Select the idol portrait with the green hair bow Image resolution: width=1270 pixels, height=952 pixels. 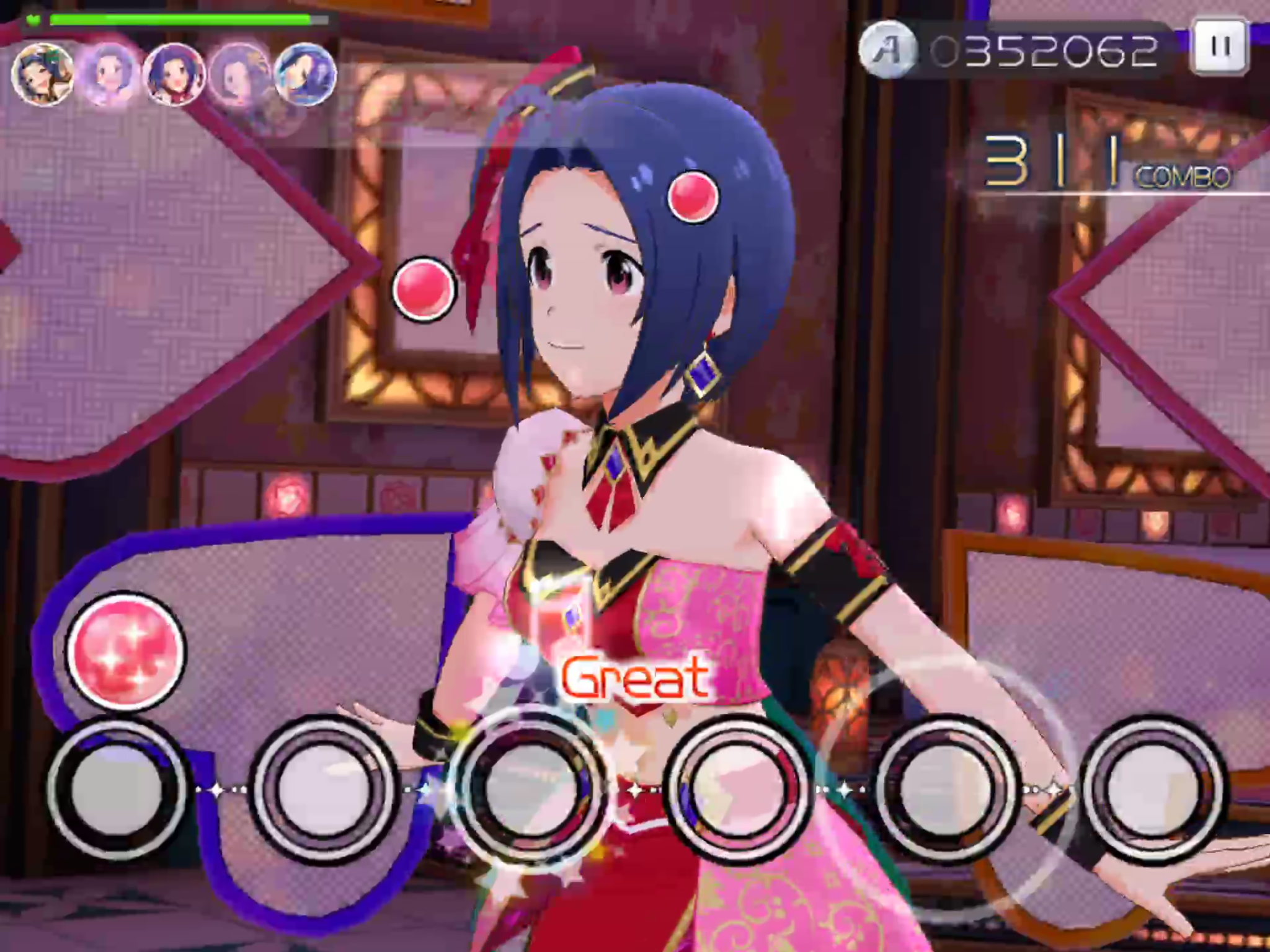coord(43,75)
